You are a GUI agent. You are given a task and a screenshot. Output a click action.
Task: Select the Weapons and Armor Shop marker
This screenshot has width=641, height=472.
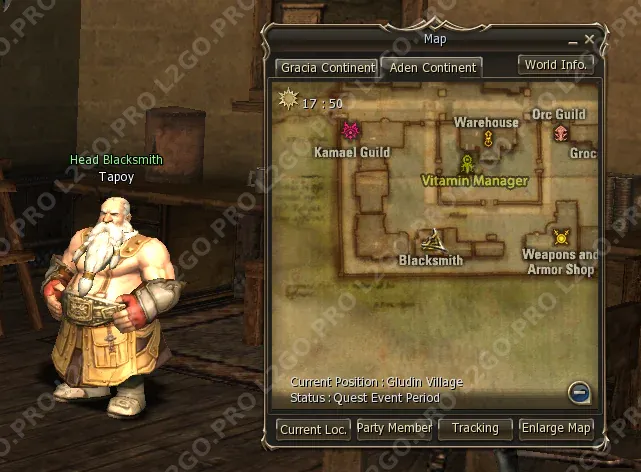tap(561, 237)
